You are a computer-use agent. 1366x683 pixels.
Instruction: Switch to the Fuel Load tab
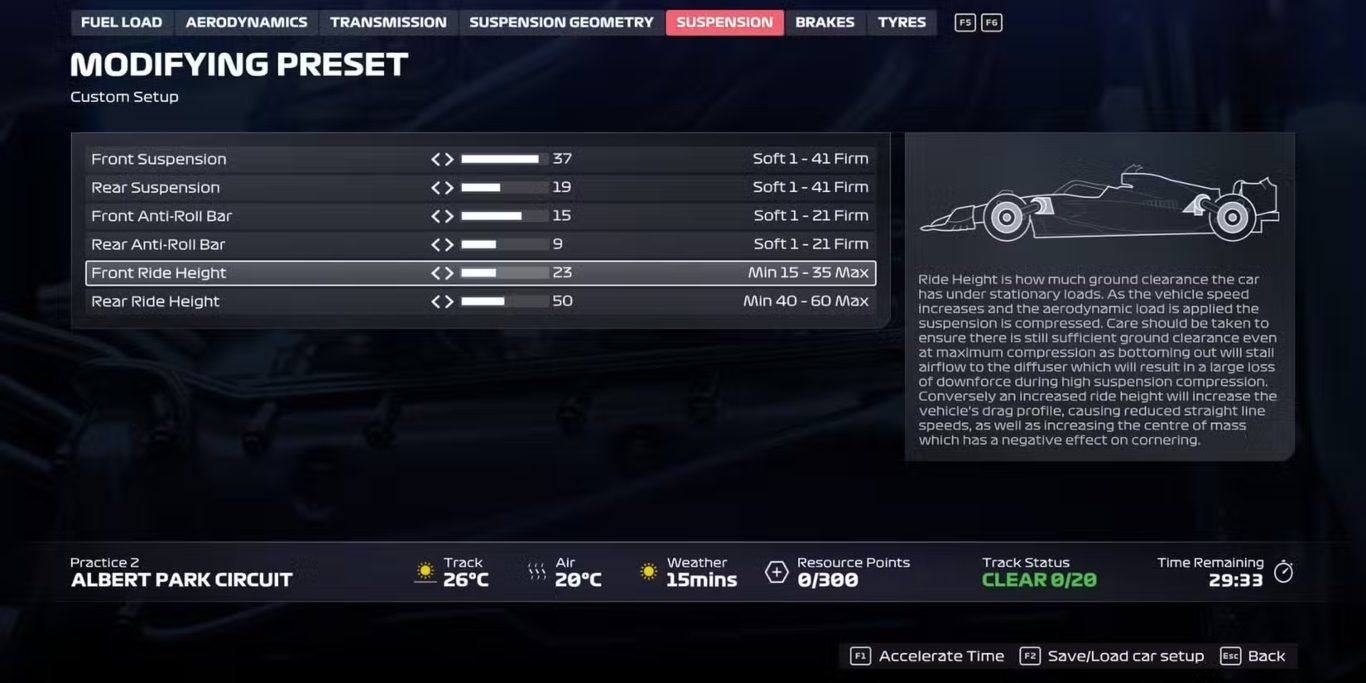(121, 22)
